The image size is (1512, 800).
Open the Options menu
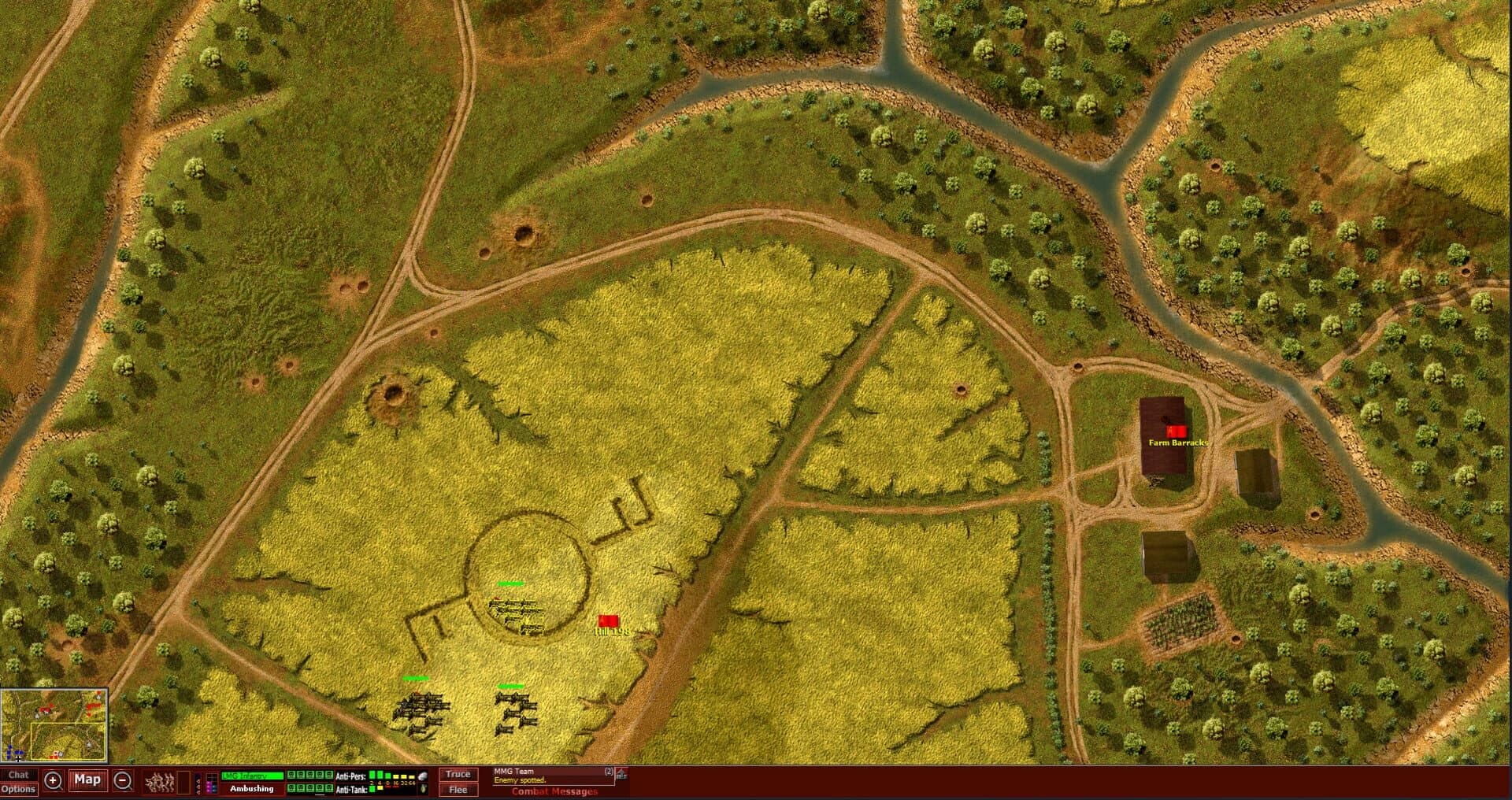pyautogui.click(x=20, y=789)
